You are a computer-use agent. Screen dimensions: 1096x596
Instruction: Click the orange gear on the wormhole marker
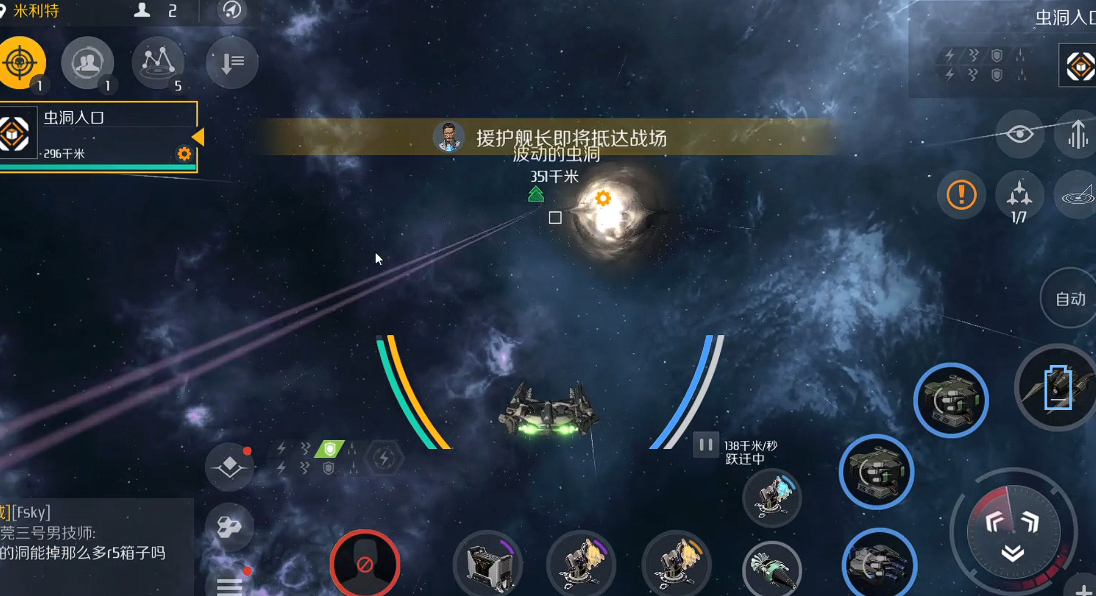[602, 198]
